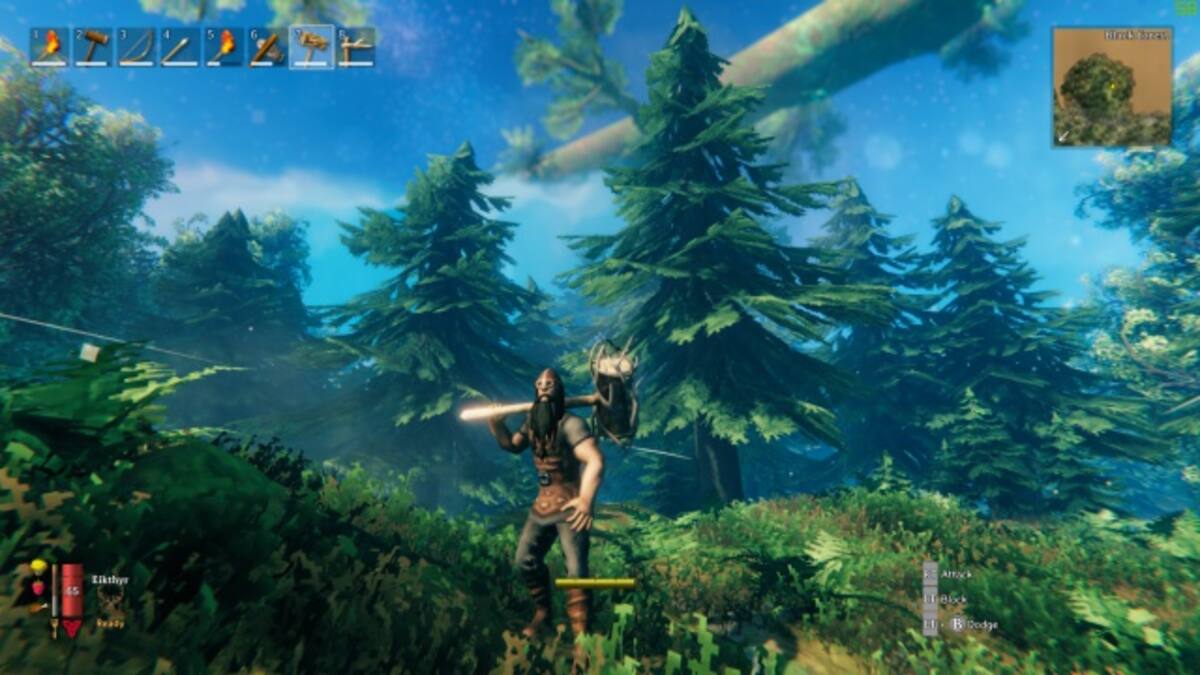Screen dimensions: 1200x675
Task: Choose the bow in hotbar slot 3
Action: pos(136,47)
